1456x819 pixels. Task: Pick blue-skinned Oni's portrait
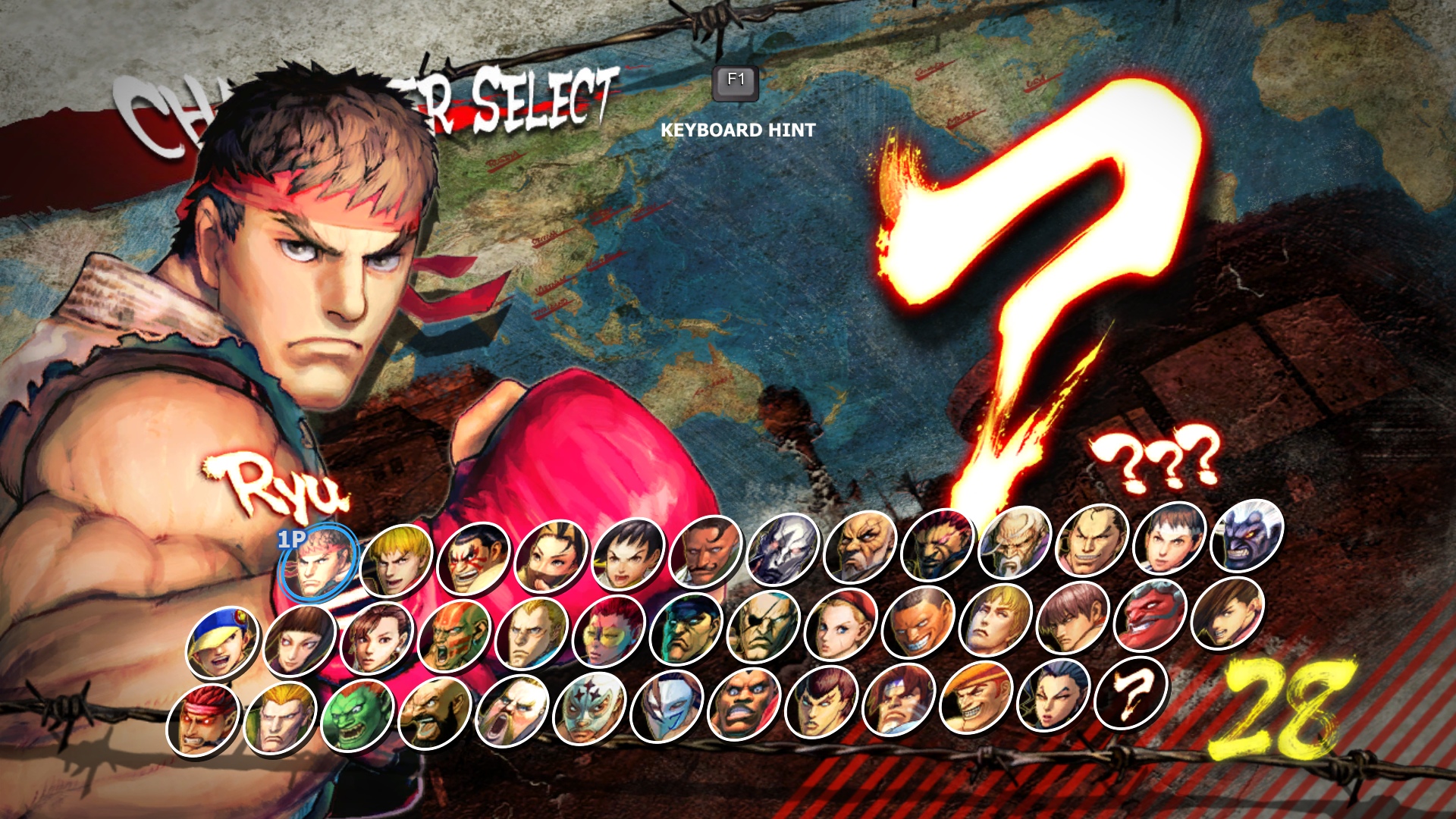pyautogui.click(x=1247, y=536)
